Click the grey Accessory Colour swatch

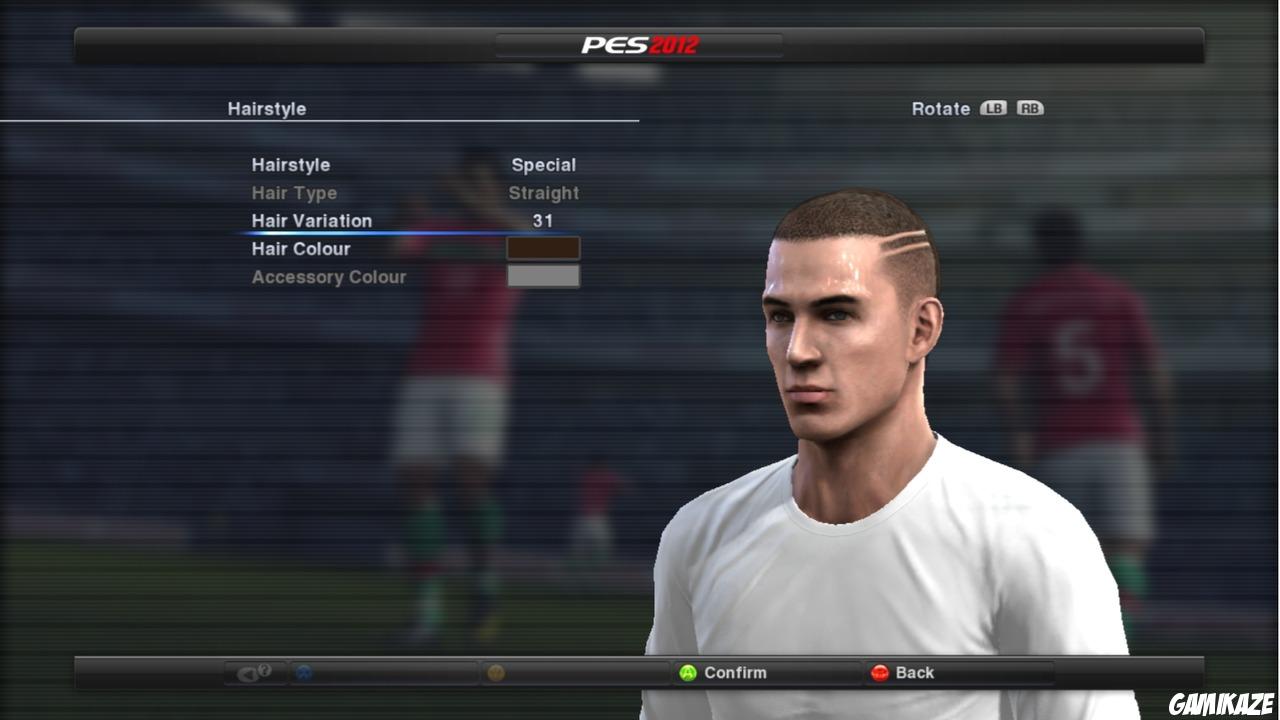pyautogui.click(x=542, y=276)
